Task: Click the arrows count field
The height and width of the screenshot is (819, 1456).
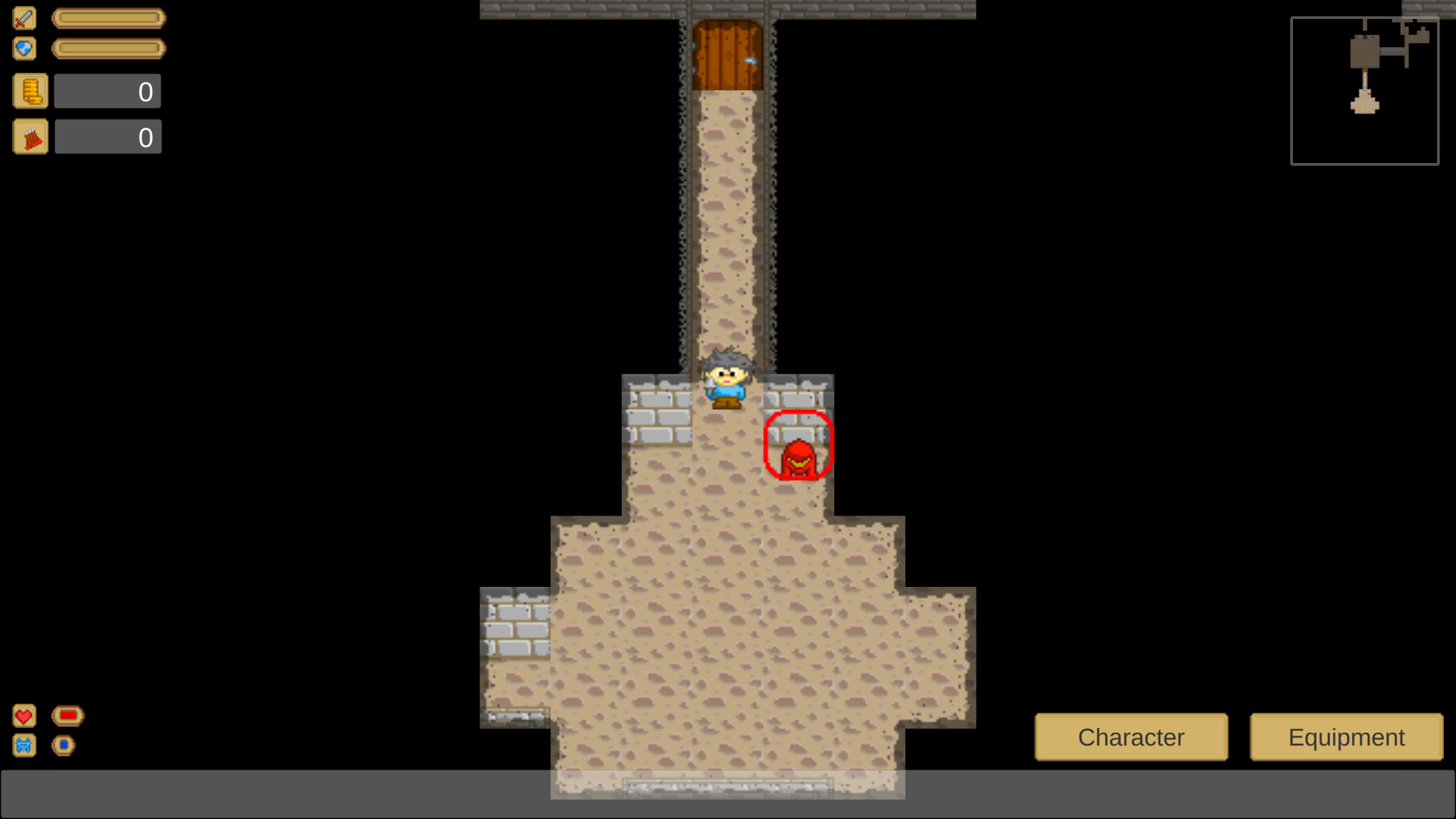Action: coord(107,136)
